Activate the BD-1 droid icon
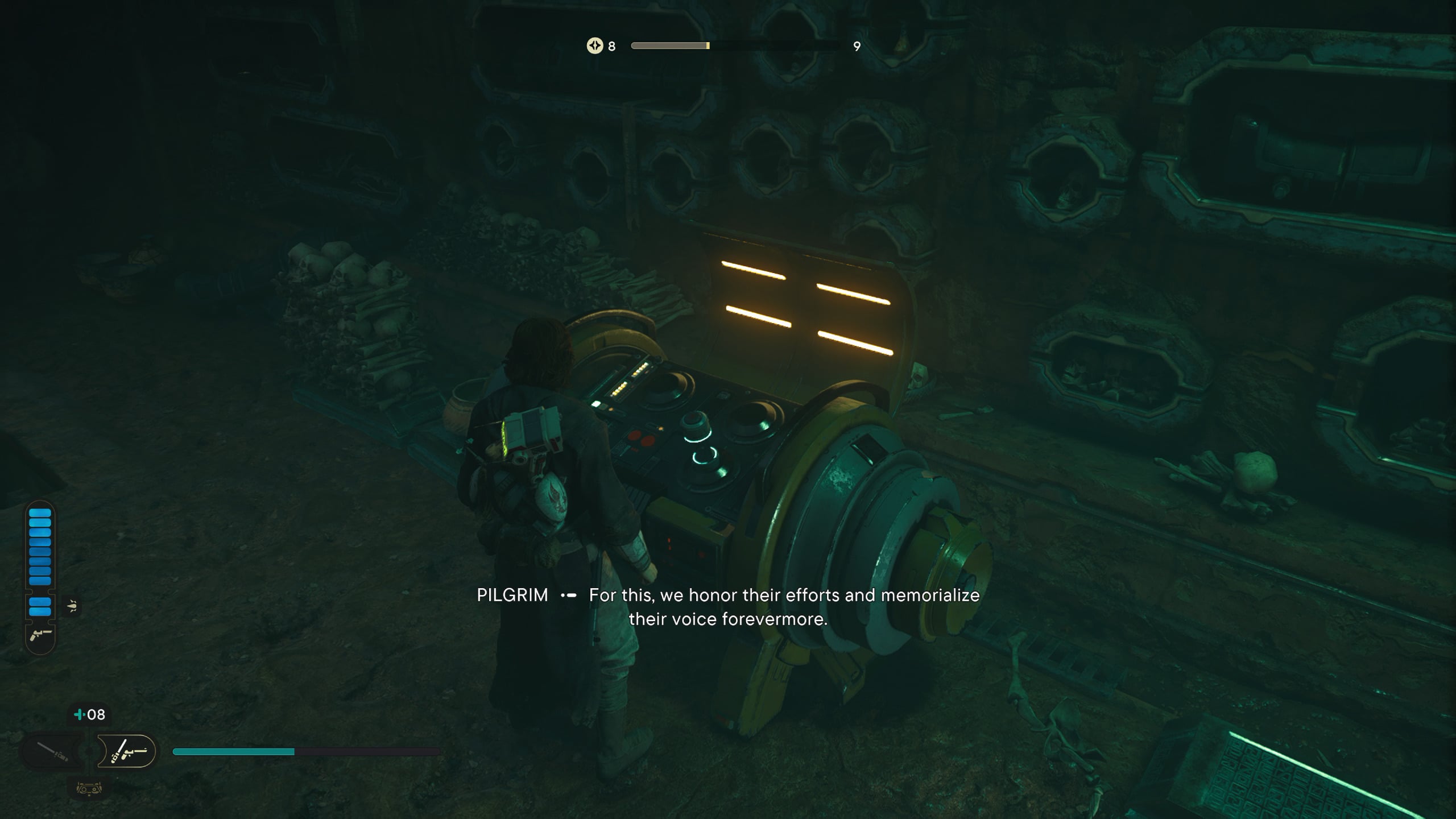This screenshot has height=819, width=1456. click(89, 788)
